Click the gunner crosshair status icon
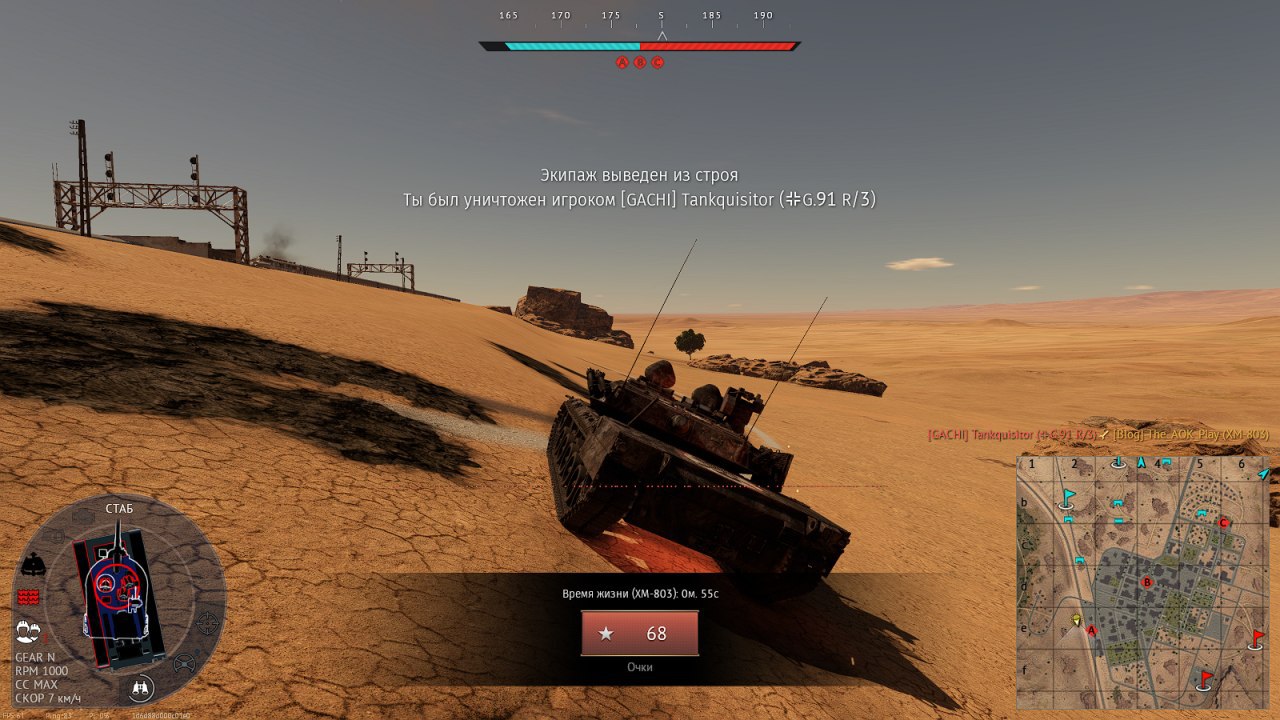Screen dimensions: 1280x720 207,623
